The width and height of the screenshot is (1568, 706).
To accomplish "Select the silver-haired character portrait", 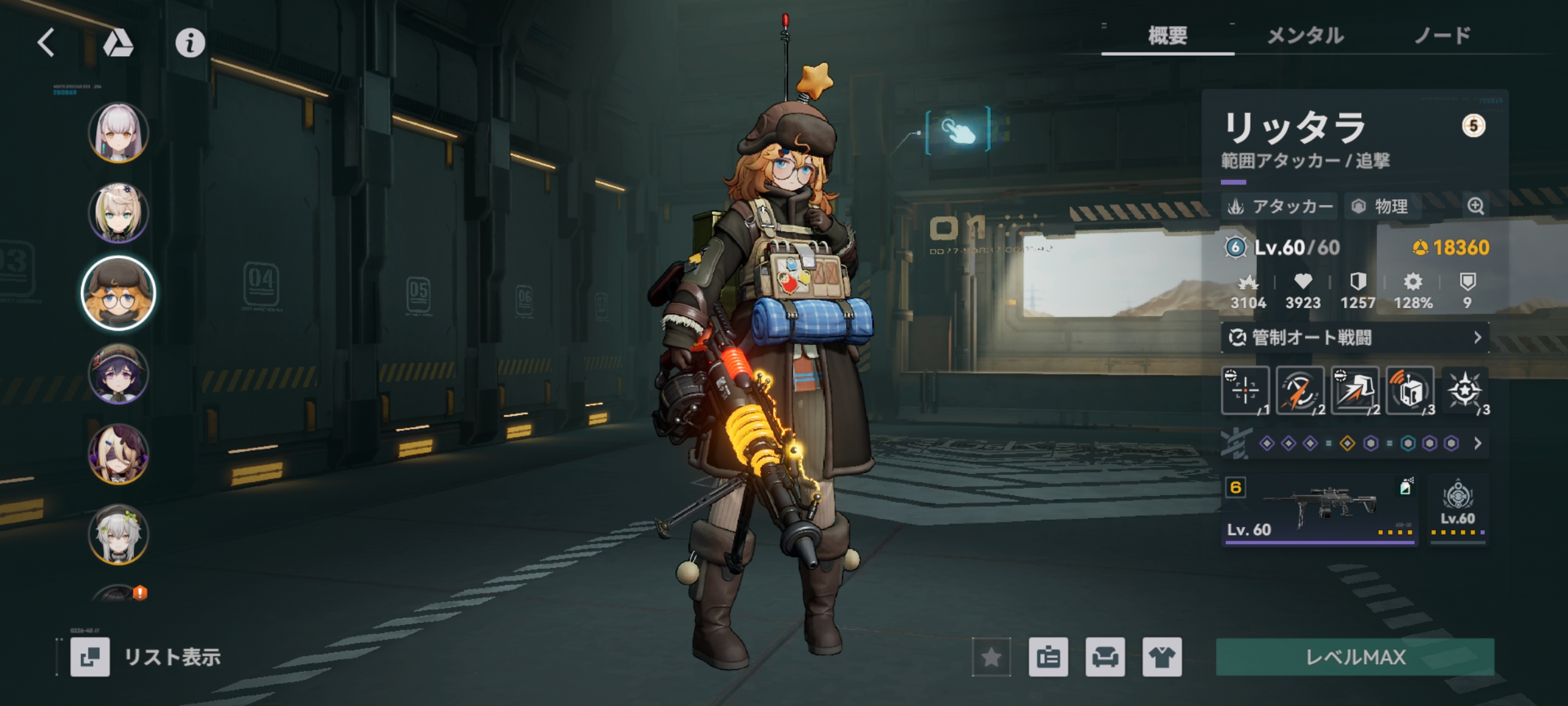I will 118,132.
